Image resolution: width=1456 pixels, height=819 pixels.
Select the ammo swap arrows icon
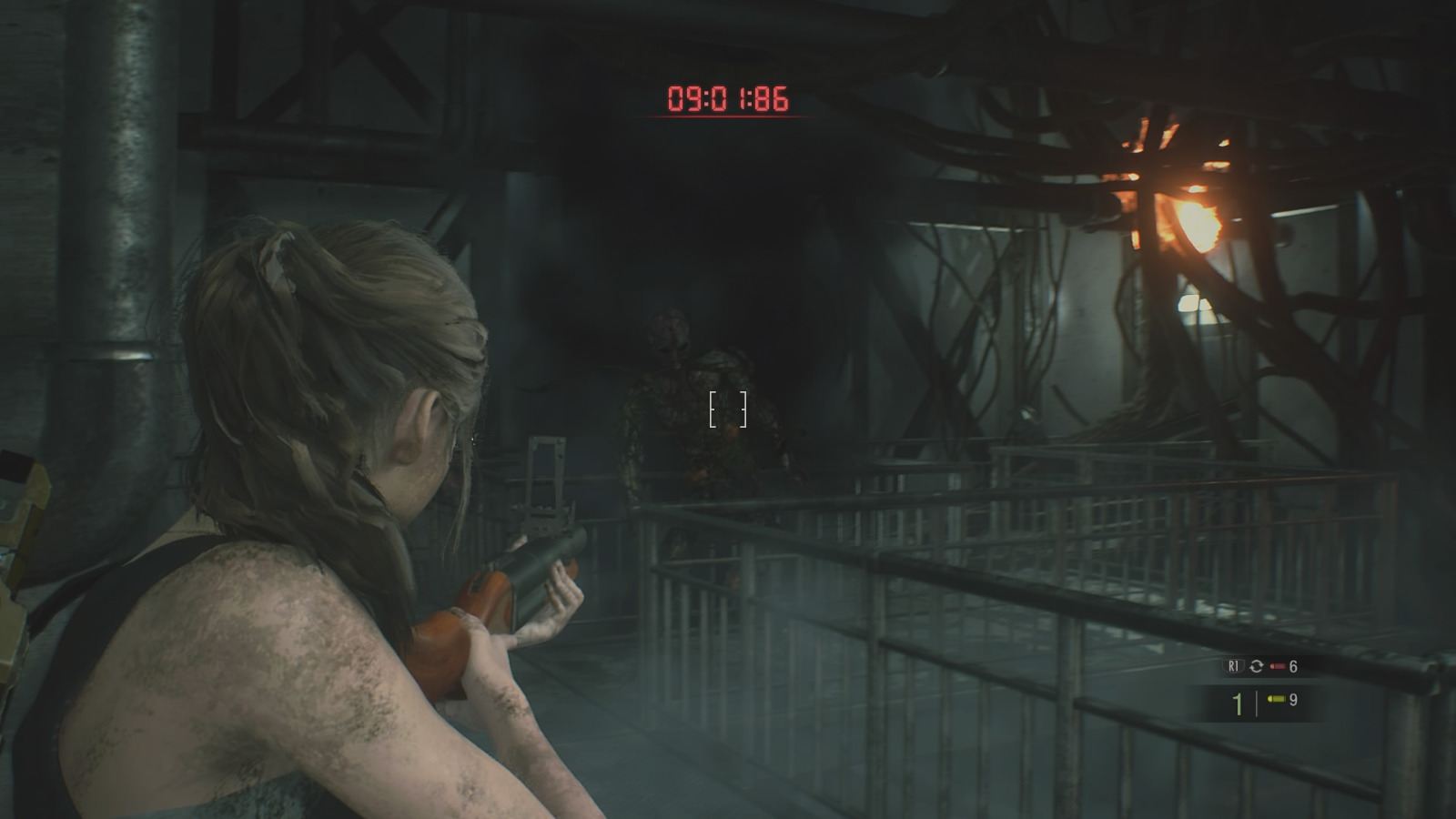(1257, 666)
